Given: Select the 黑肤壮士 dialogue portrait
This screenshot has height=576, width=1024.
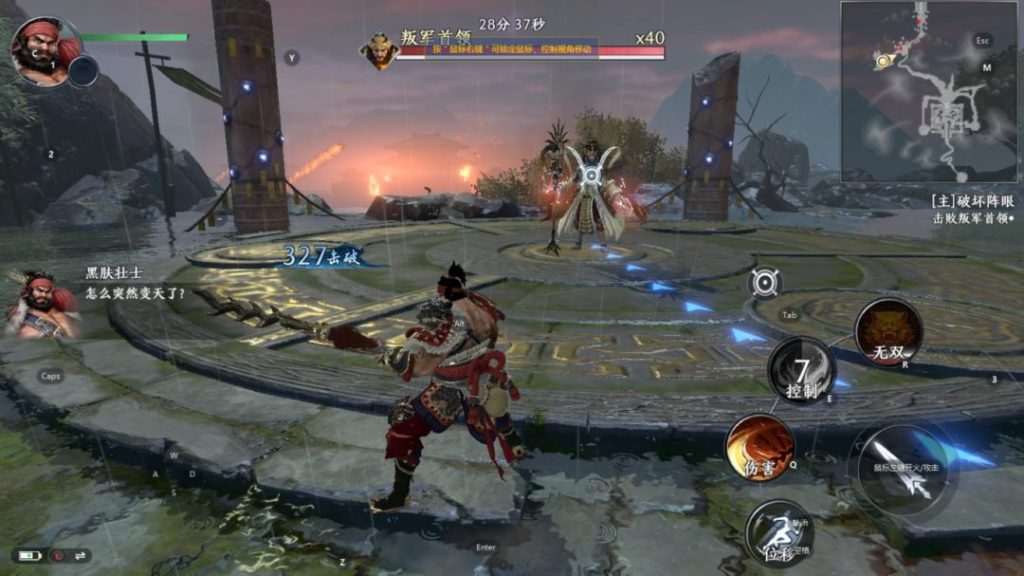Looking at the screenshot, I should coord(40,303).
